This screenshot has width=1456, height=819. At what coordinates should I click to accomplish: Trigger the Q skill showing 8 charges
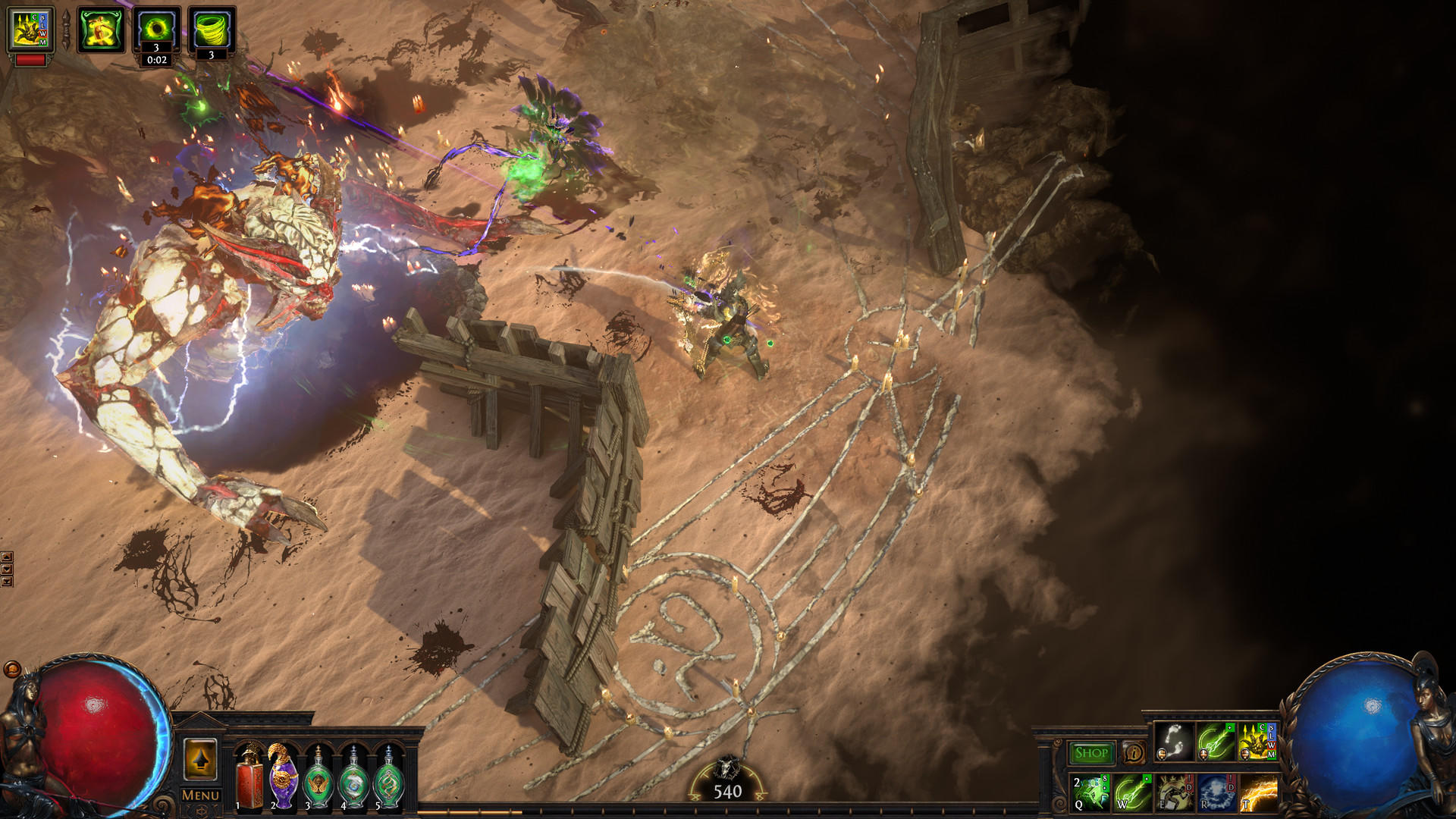(1090, 794)
